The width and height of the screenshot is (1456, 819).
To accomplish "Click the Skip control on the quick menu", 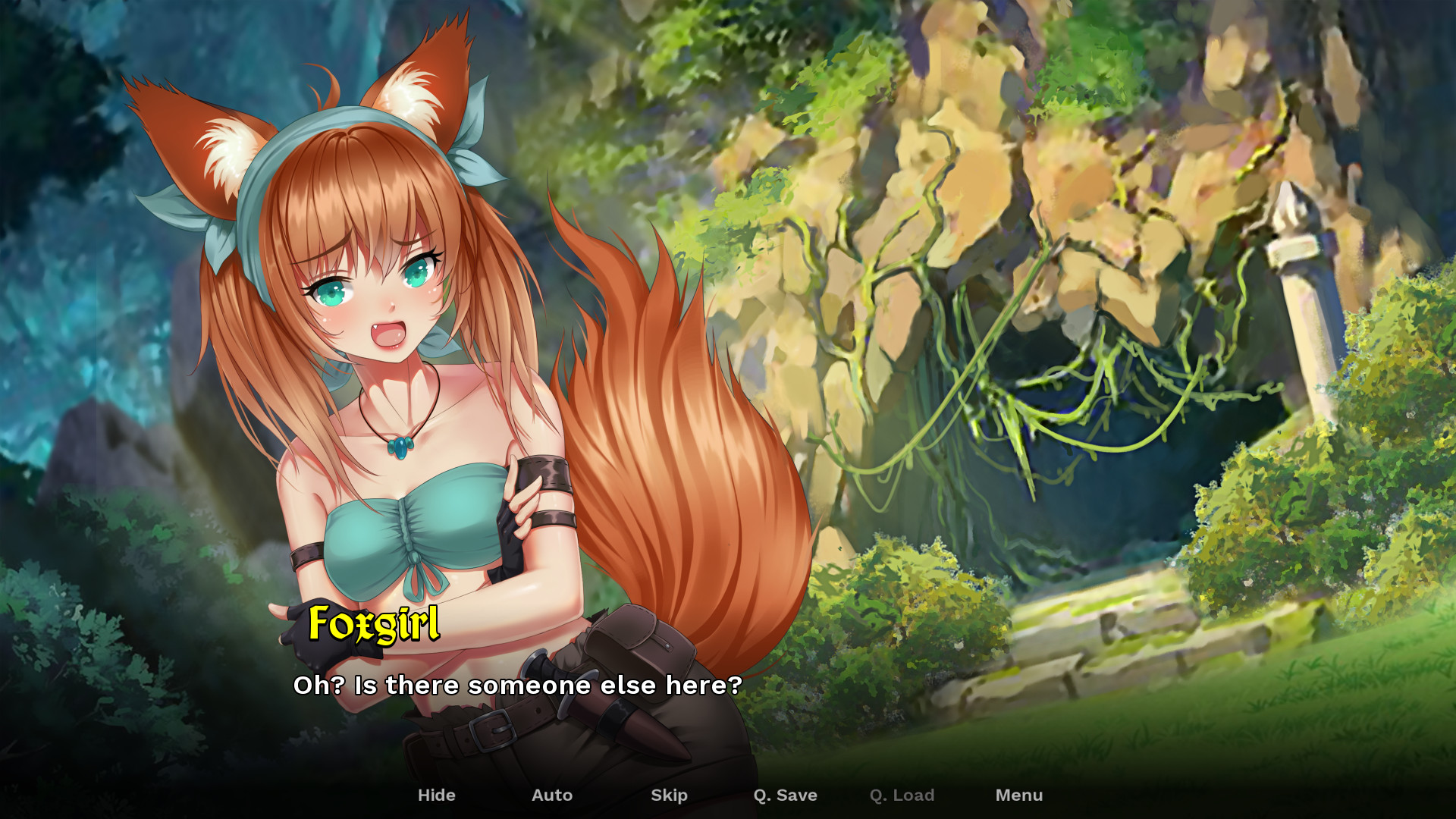I will click(x=669, y=795).
